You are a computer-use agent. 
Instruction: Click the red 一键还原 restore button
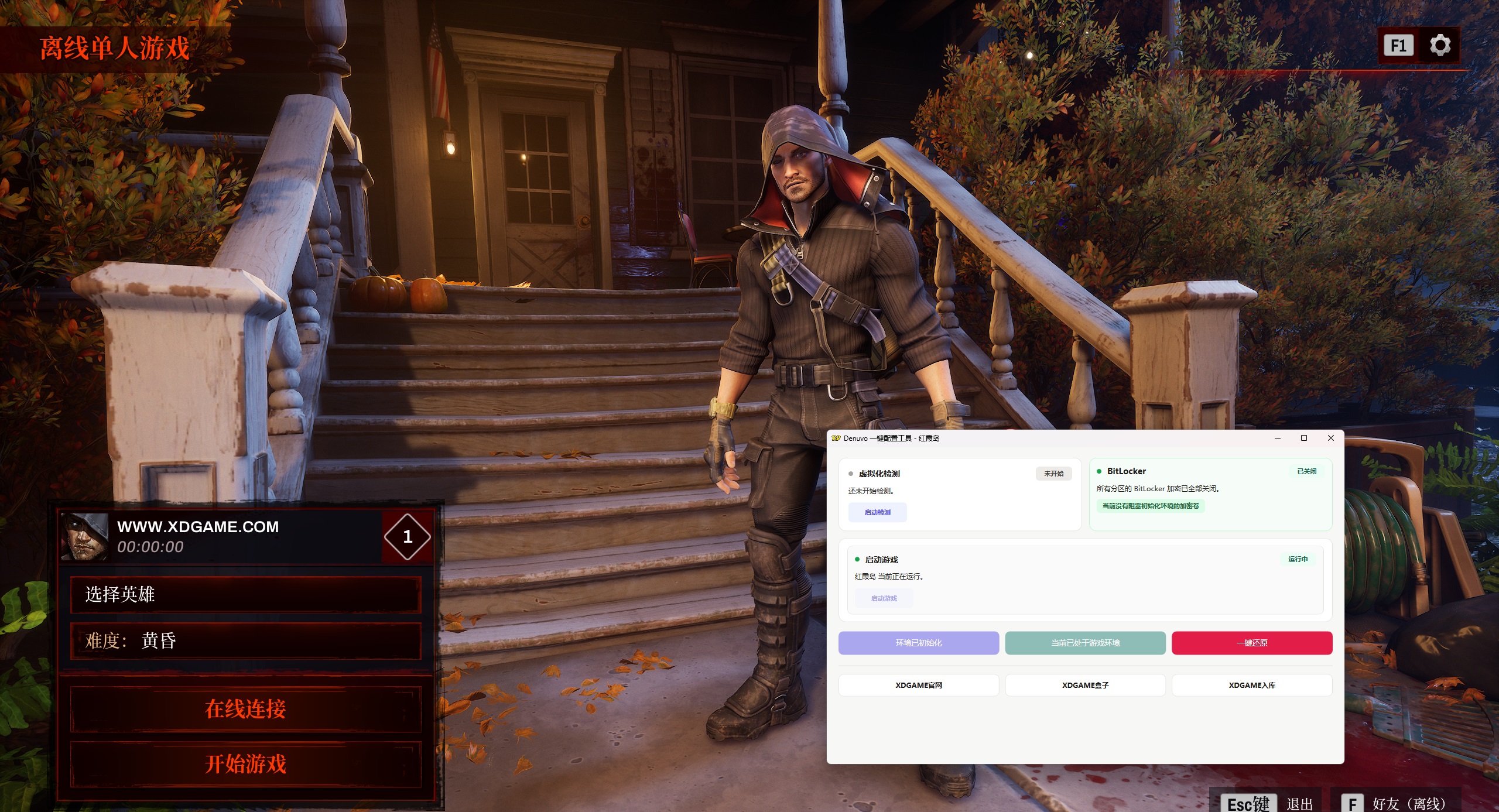[1252, 643]
